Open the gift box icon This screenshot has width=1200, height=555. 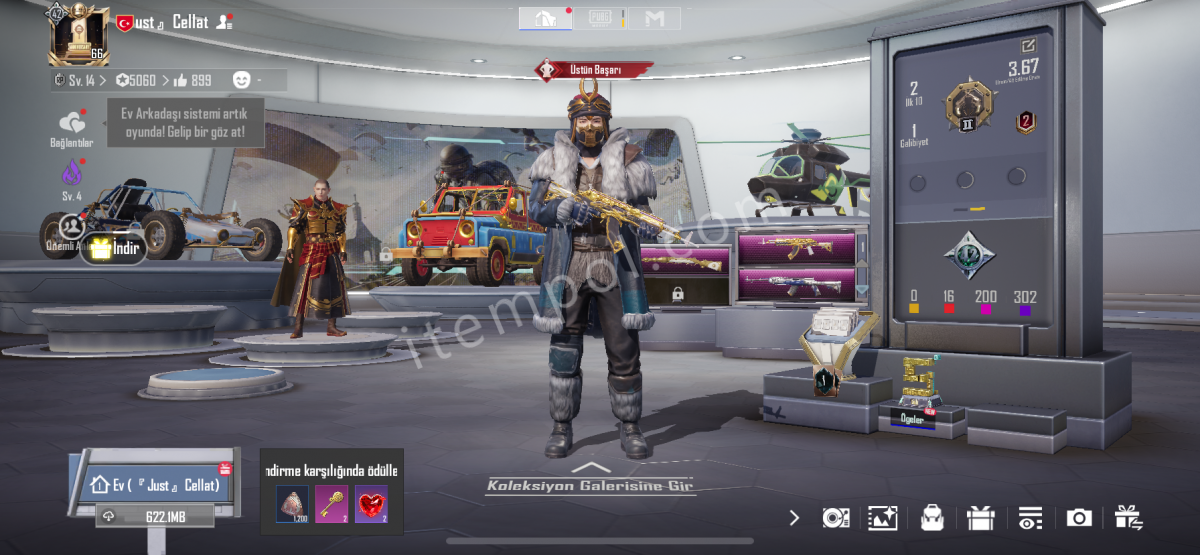click(981, 517)
